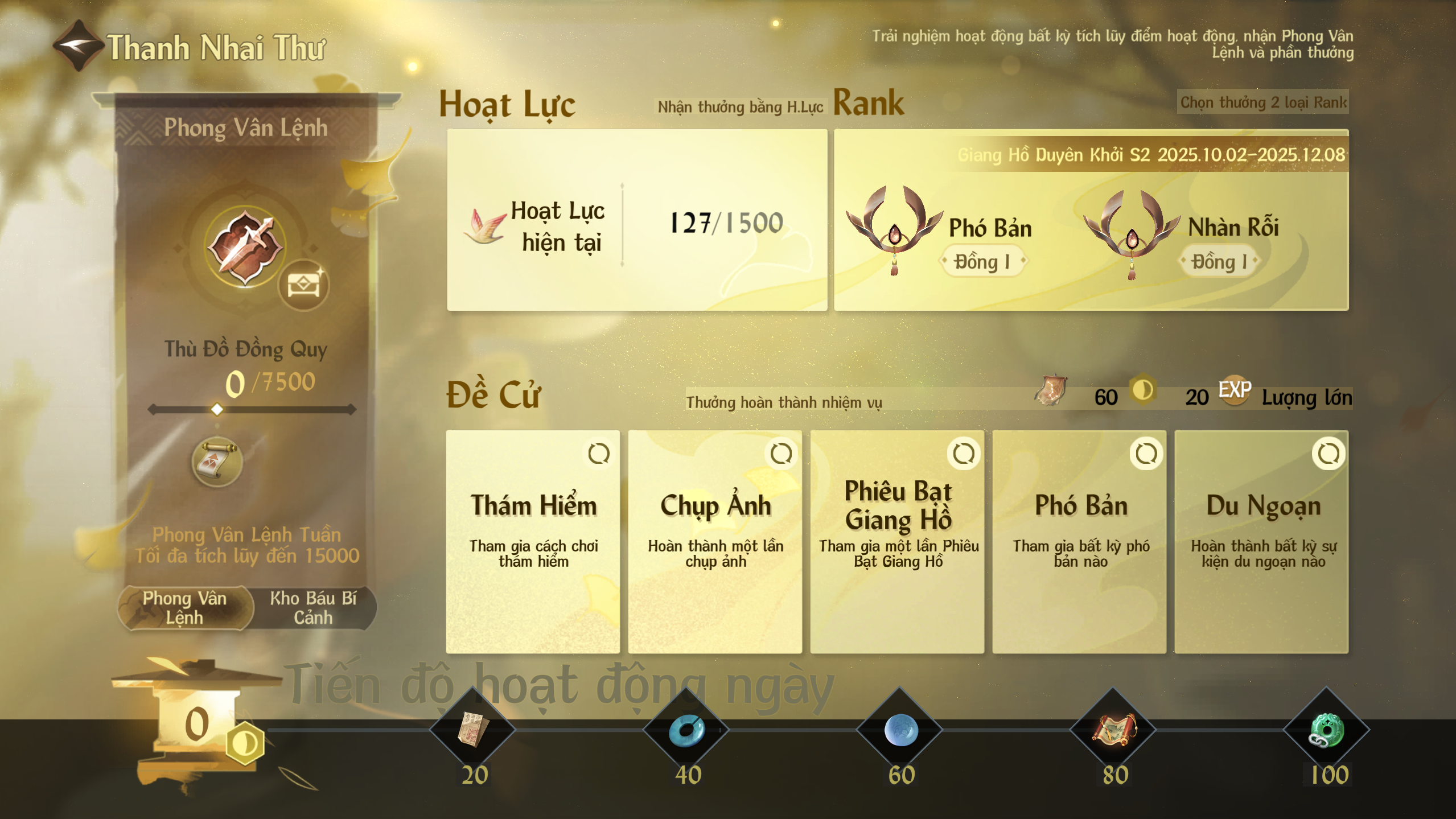Open the treasure chest icon beside the sword emblem

tap(303, 285)
